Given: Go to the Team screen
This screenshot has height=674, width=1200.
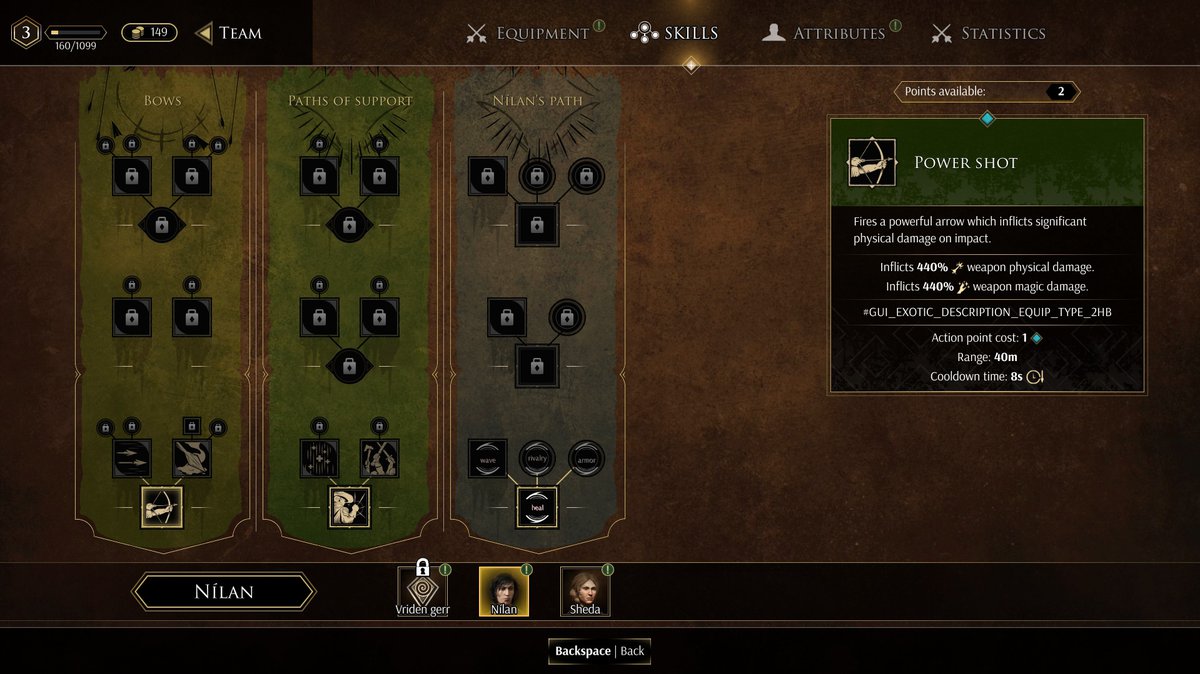Looking at the screenshot, I should pyautogui.click(x=229, y=33).
